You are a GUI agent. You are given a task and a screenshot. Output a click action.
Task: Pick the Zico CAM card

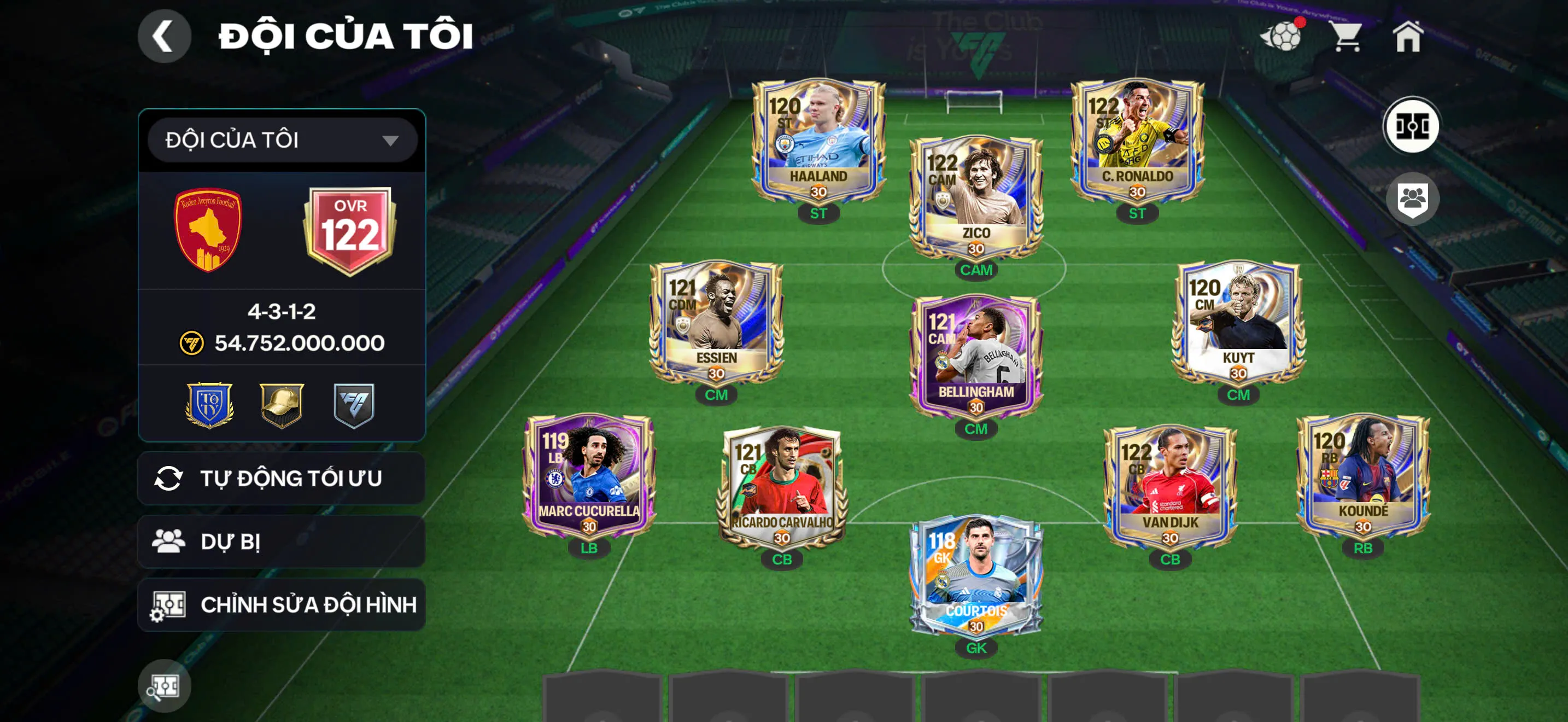[x=976, y=198]
